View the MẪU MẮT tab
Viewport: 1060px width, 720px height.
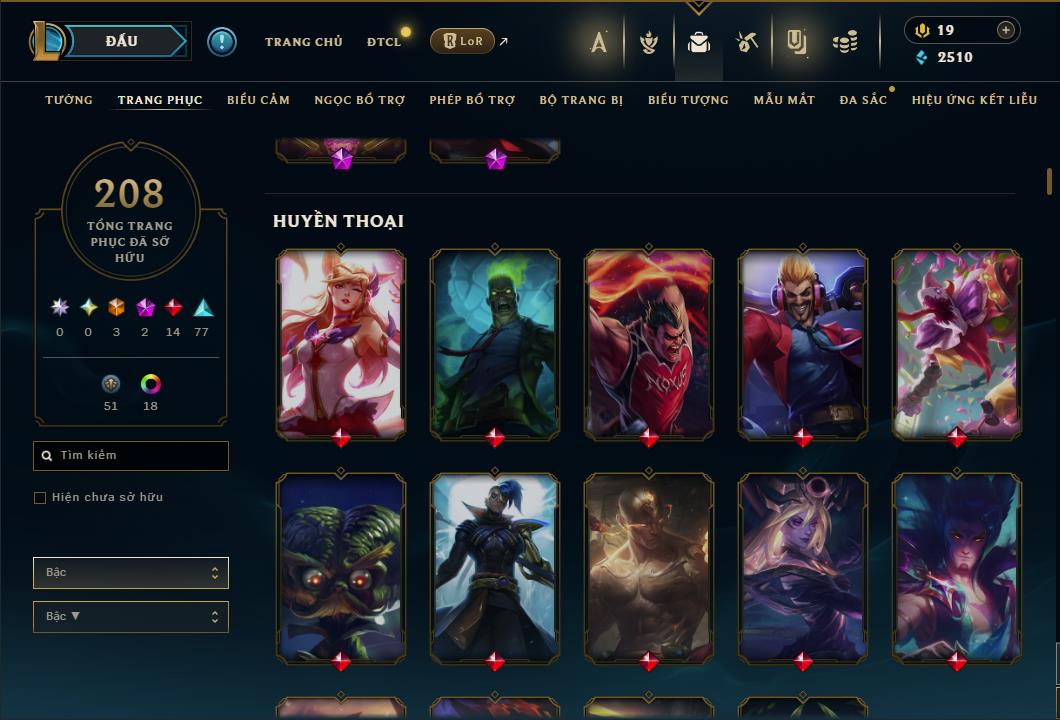pos(784,100)
